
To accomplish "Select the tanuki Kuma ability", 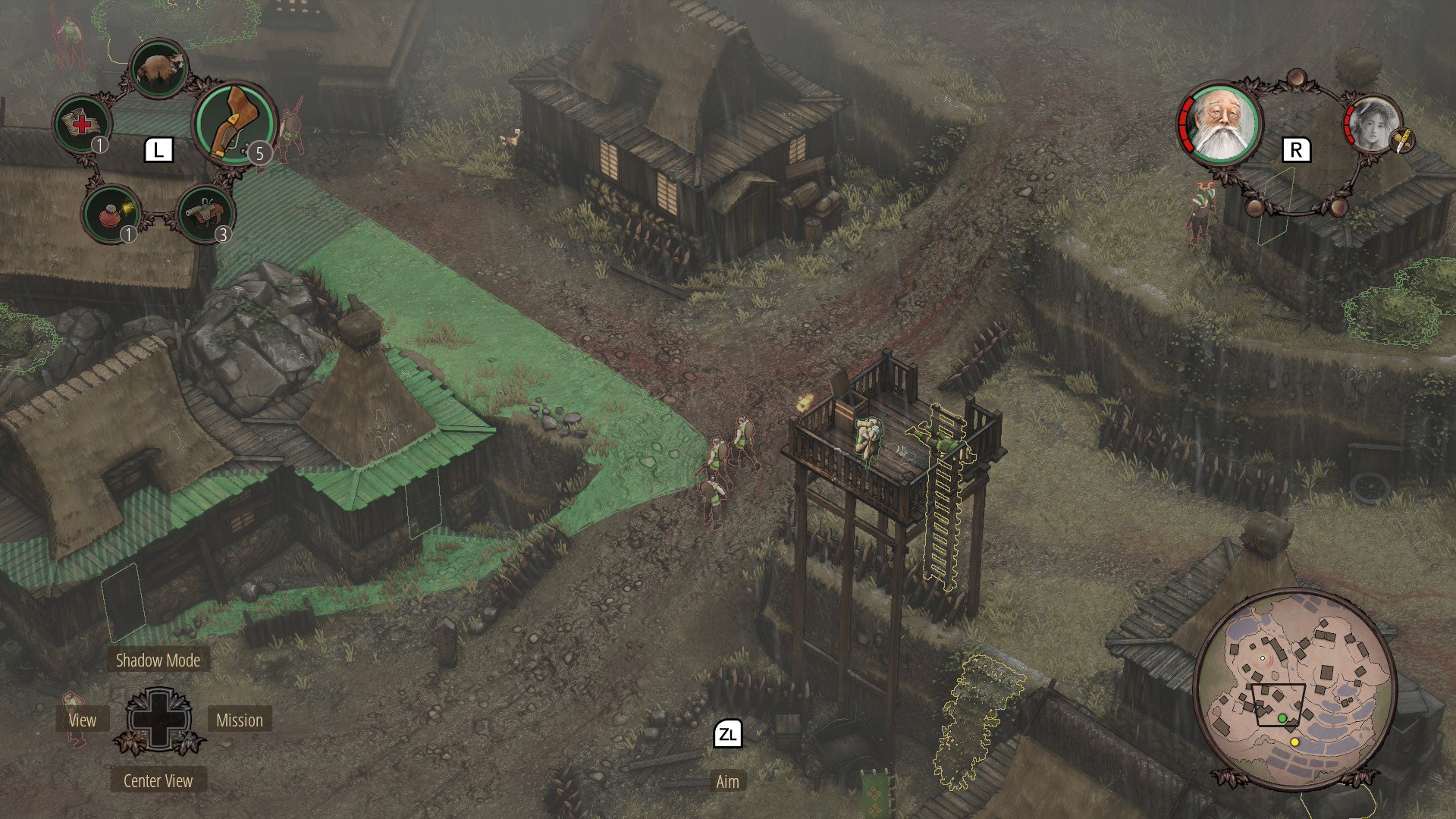I will (x=158, y=69).
